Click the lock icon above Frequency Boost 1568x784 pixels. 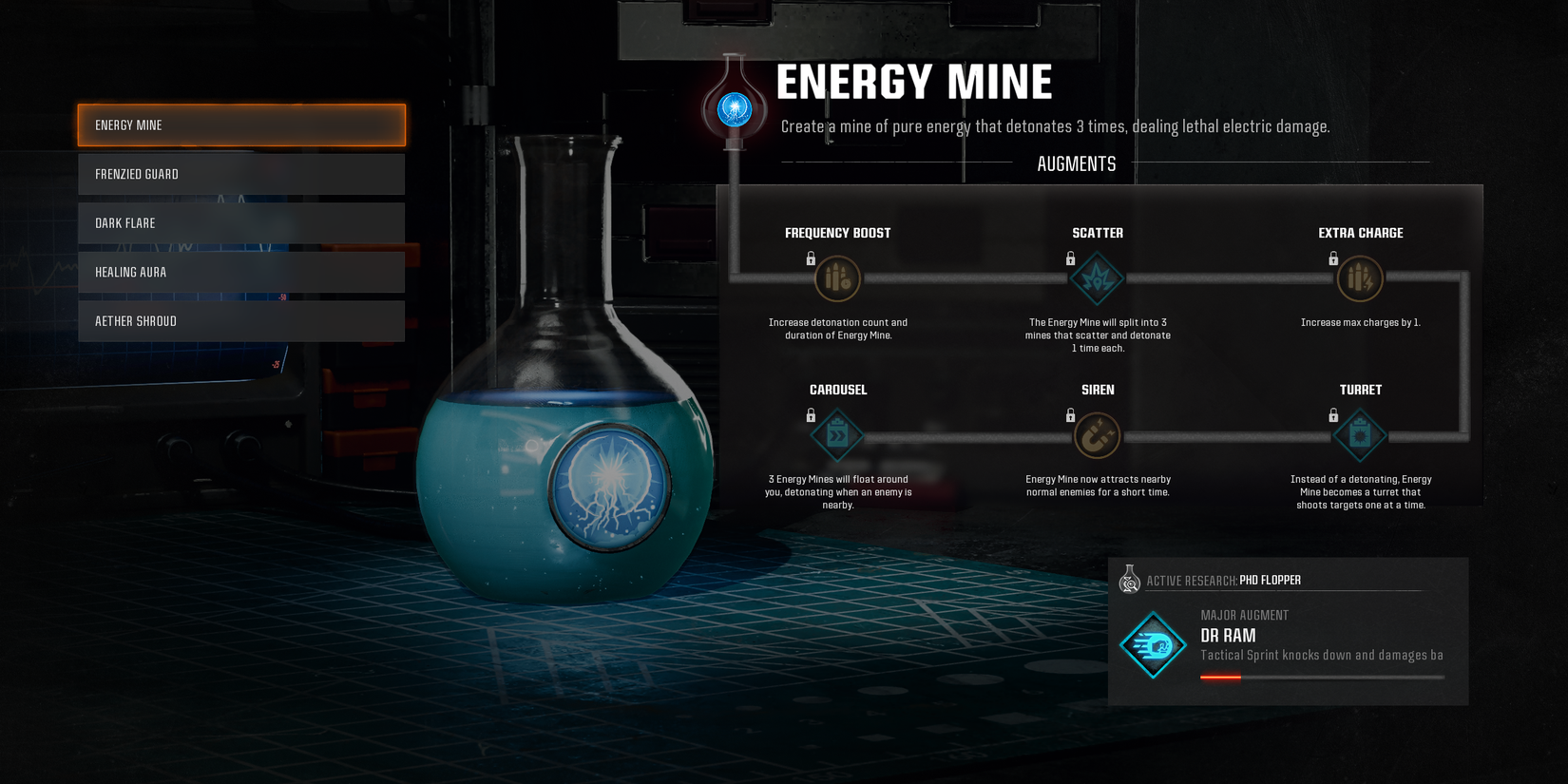[811, 258]
